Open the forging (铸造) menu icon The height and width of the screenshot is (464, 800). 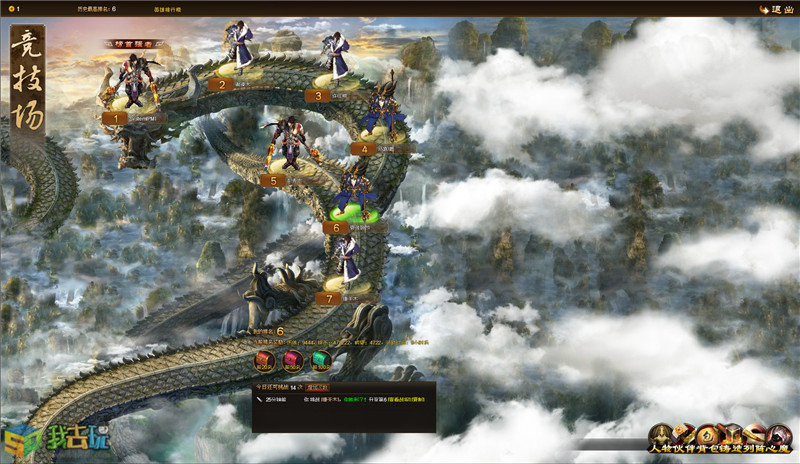click(x=734, y=435)
